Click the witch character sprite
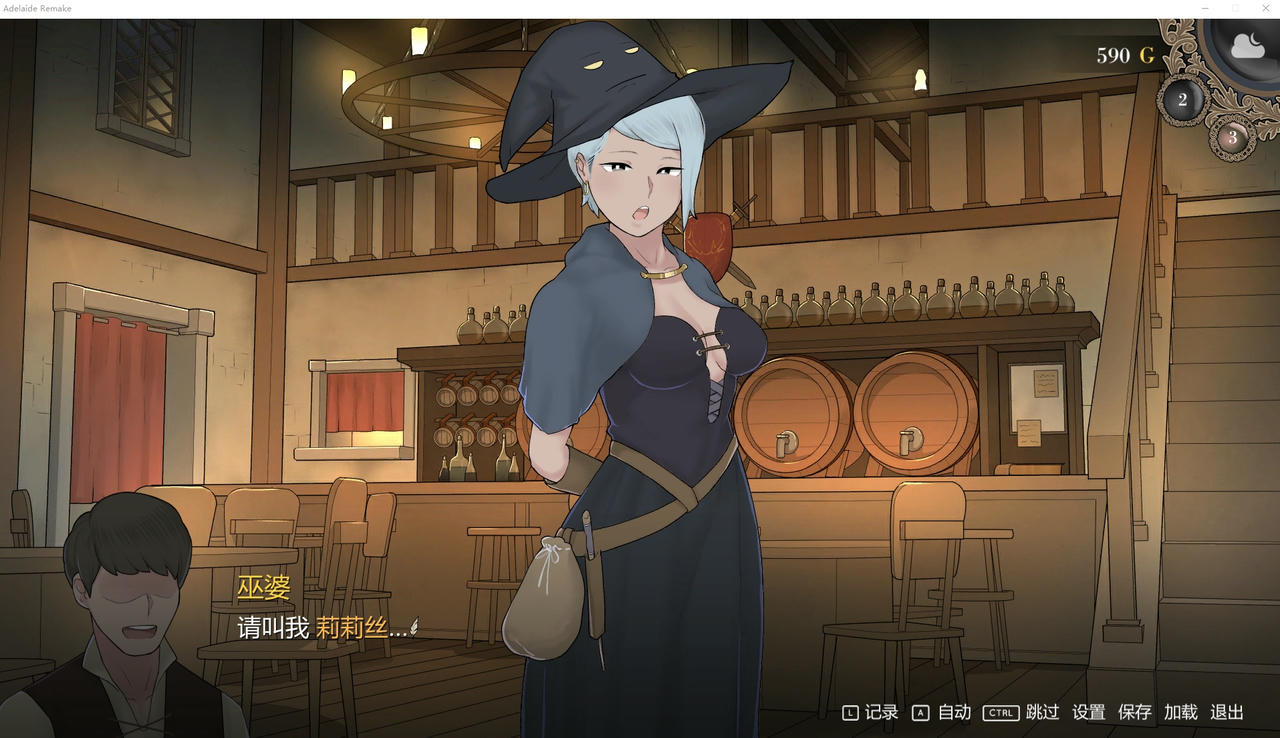The image size is (1280, 738). [640, 350]
